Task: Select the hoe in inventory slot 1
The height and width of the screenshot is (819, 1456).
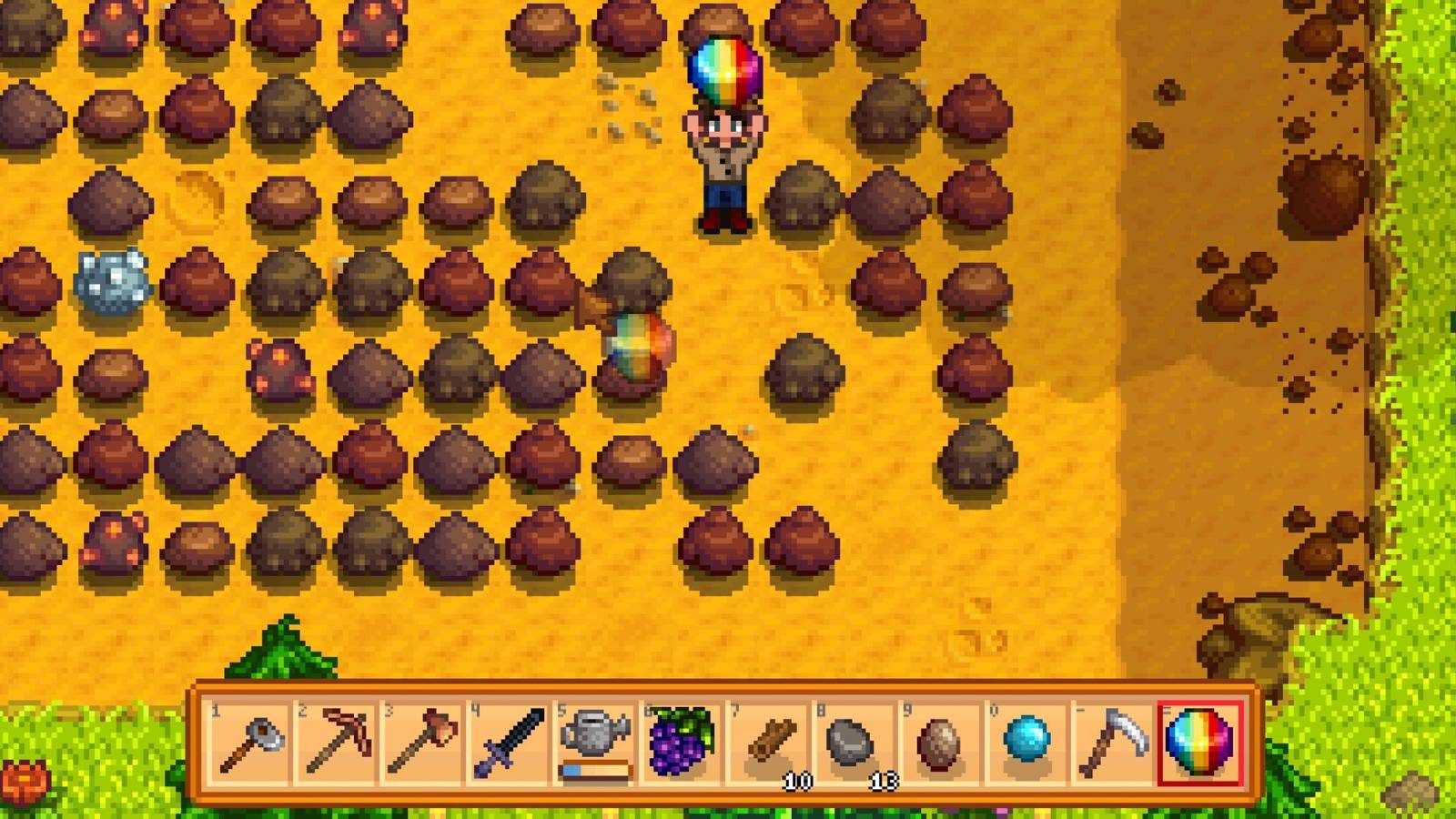Action: tap(250, 742)
